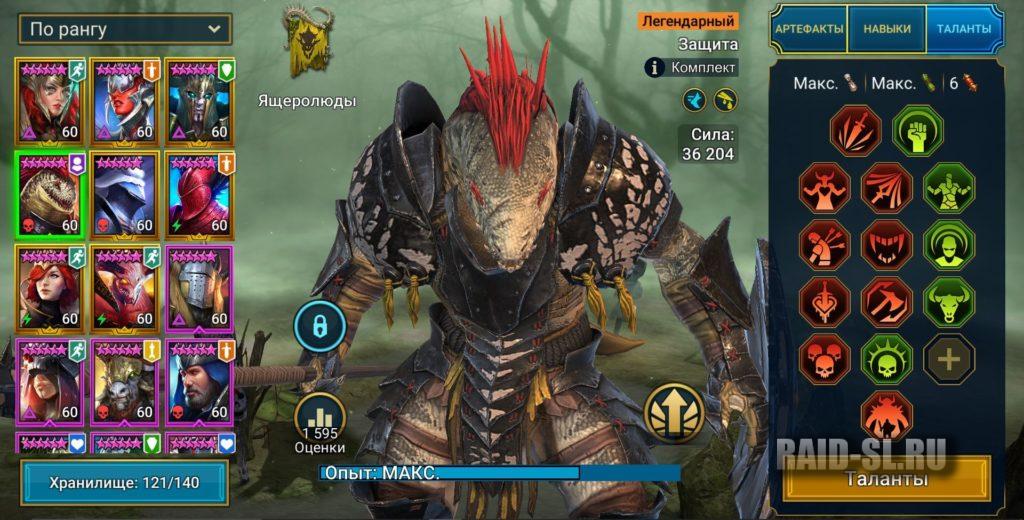Select the empty talent slot with plus

948,359
